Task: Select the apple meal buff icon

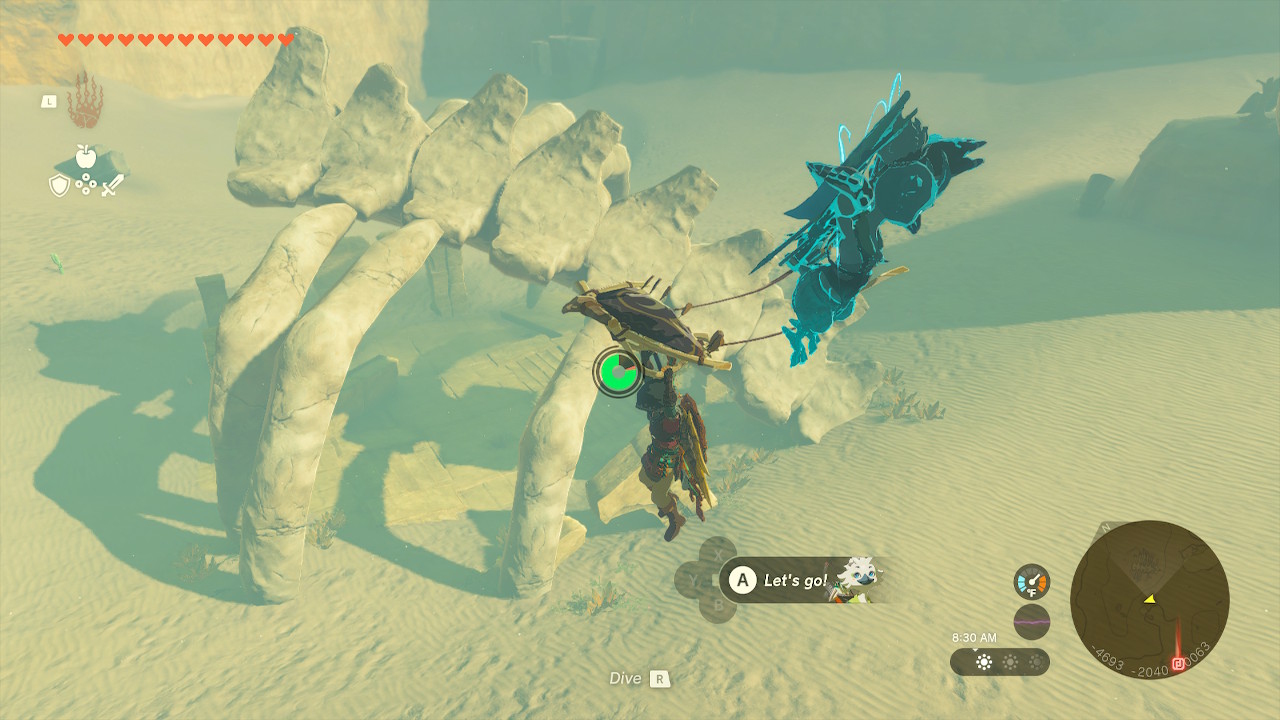Action: (x=86, y=157)
